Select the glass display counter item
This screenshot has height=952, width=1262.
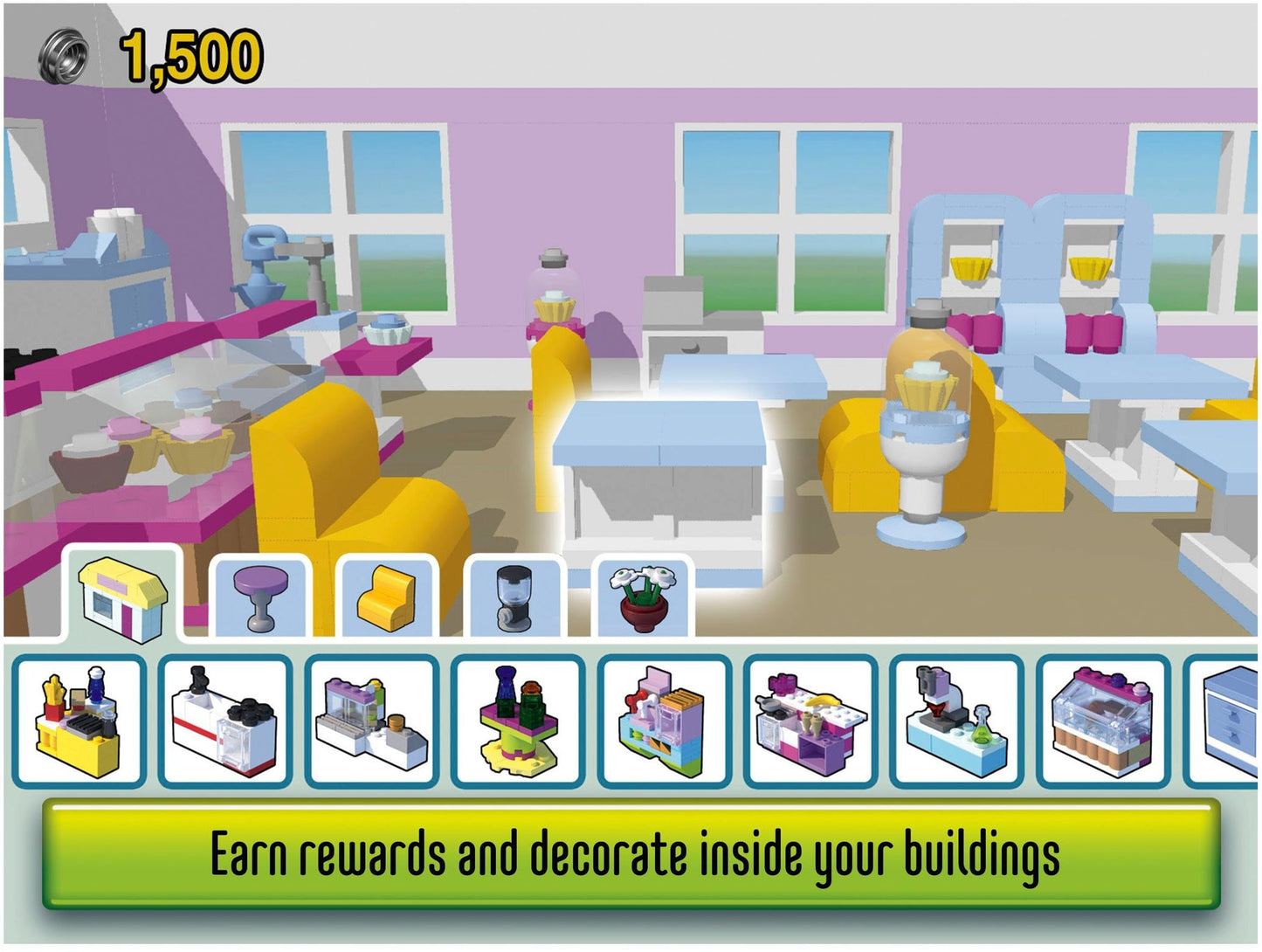[x=370, y=723]
